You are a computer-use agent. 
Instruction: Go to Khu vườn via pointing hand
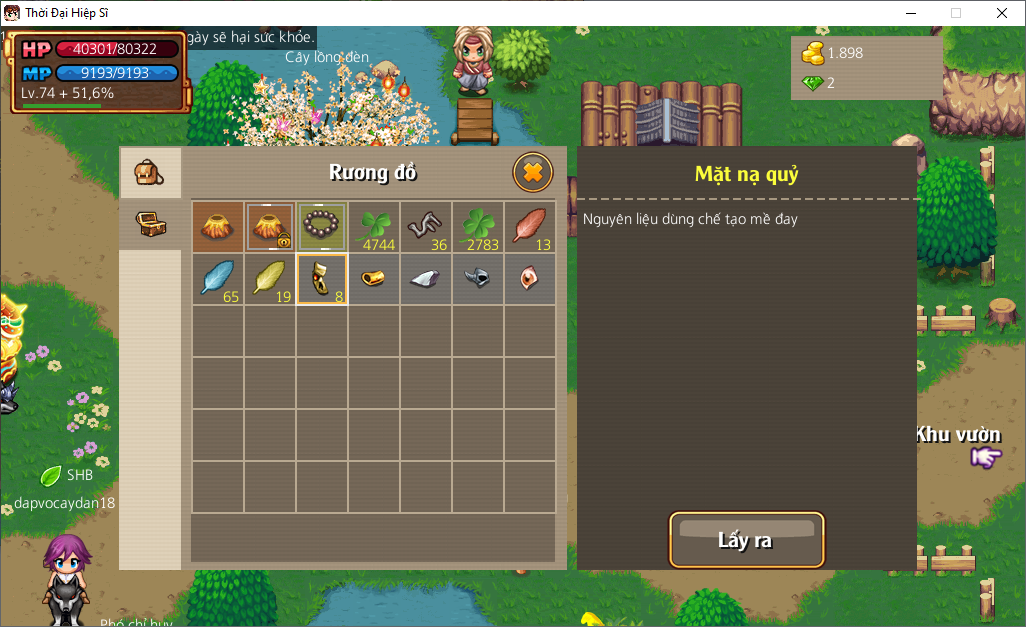coord(986,457)
